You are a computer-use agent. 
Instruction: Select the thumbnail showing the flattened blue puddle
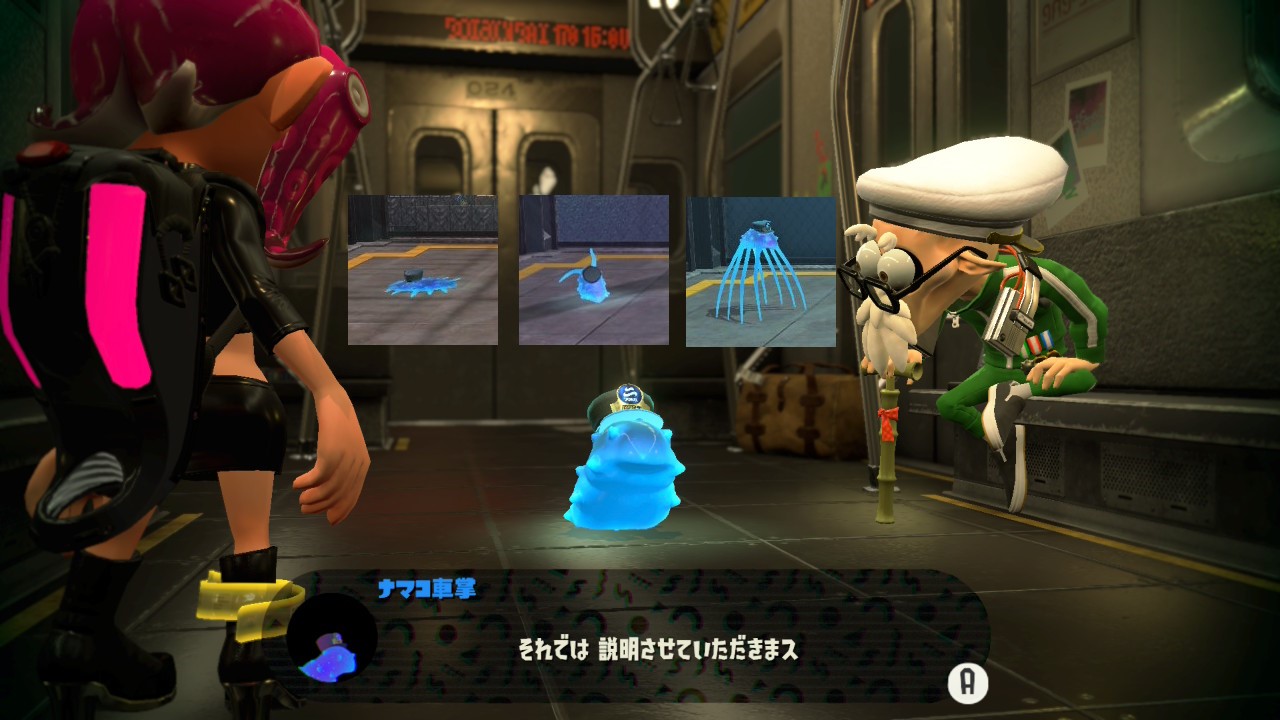pyautogui.click(x=422, y=270)
